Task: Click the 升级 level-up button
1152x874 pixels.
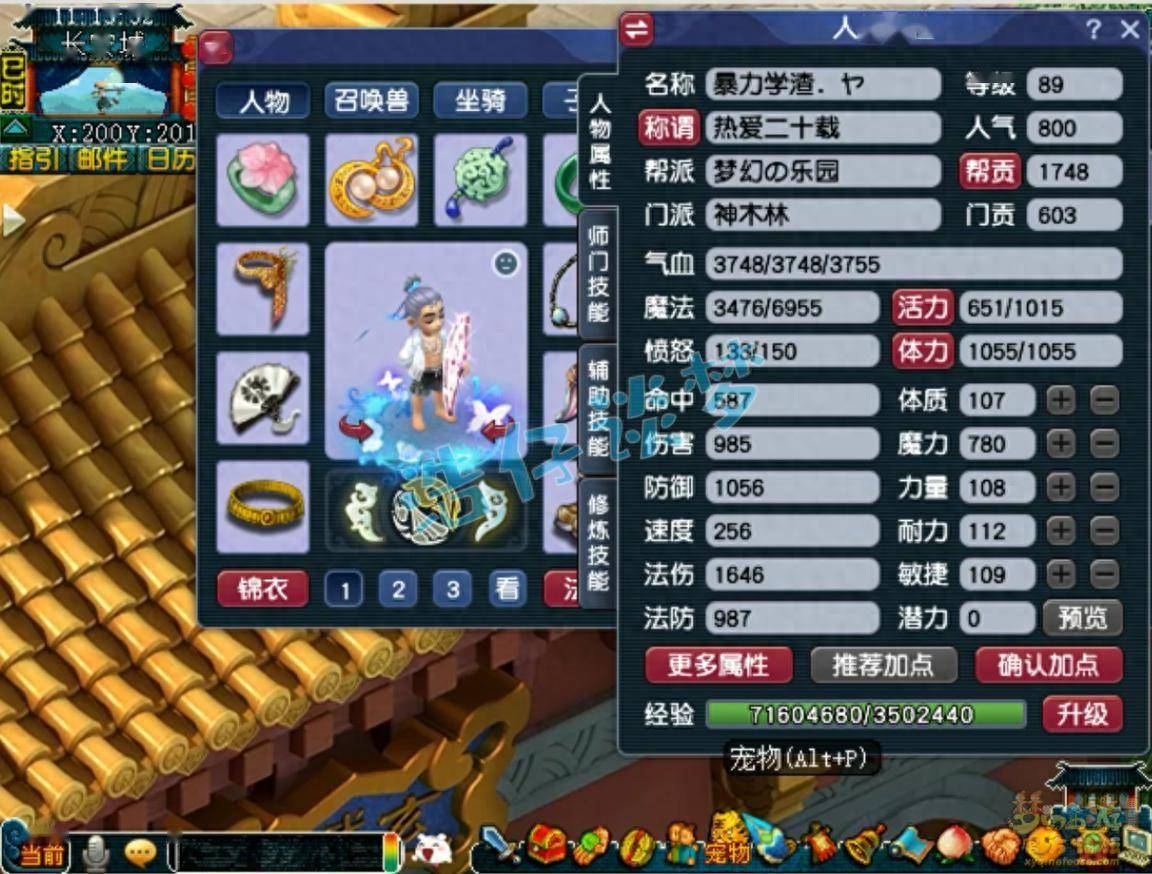Action: tap(1082, 714)
